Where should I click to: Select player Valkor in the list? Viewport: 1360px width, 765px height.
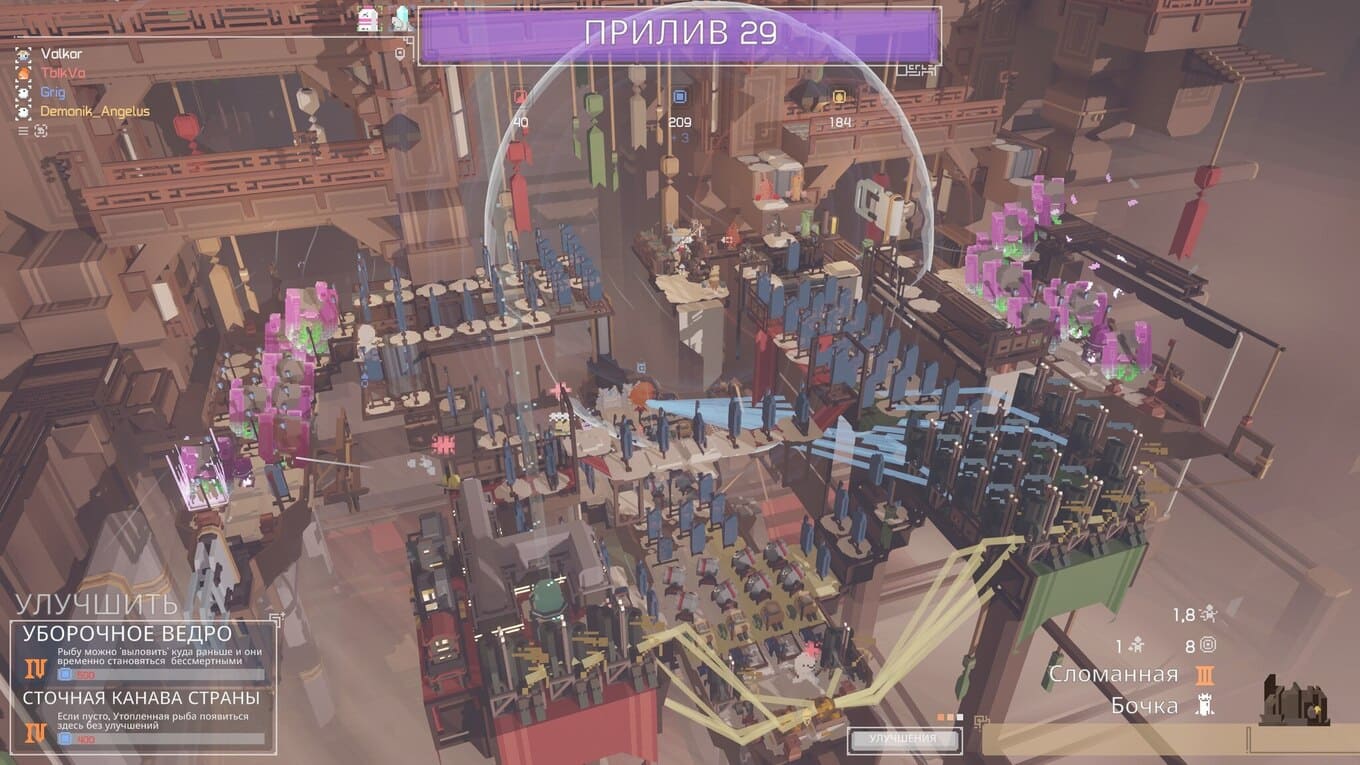click(61, 54)
